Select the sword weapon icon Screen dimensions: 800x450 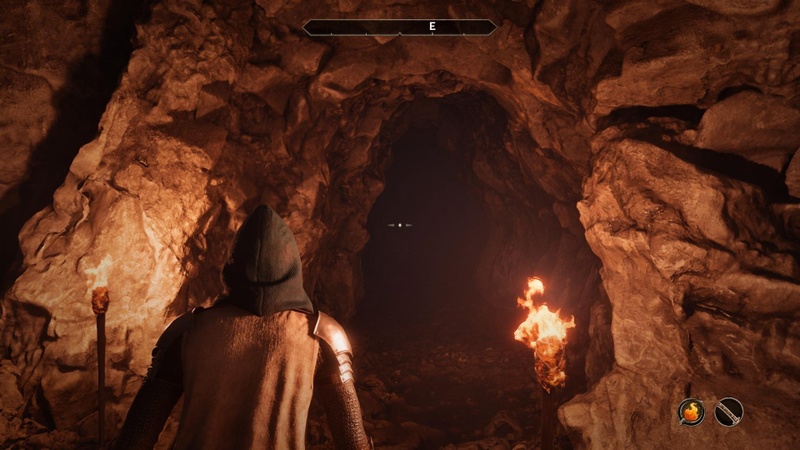point(729,411)
